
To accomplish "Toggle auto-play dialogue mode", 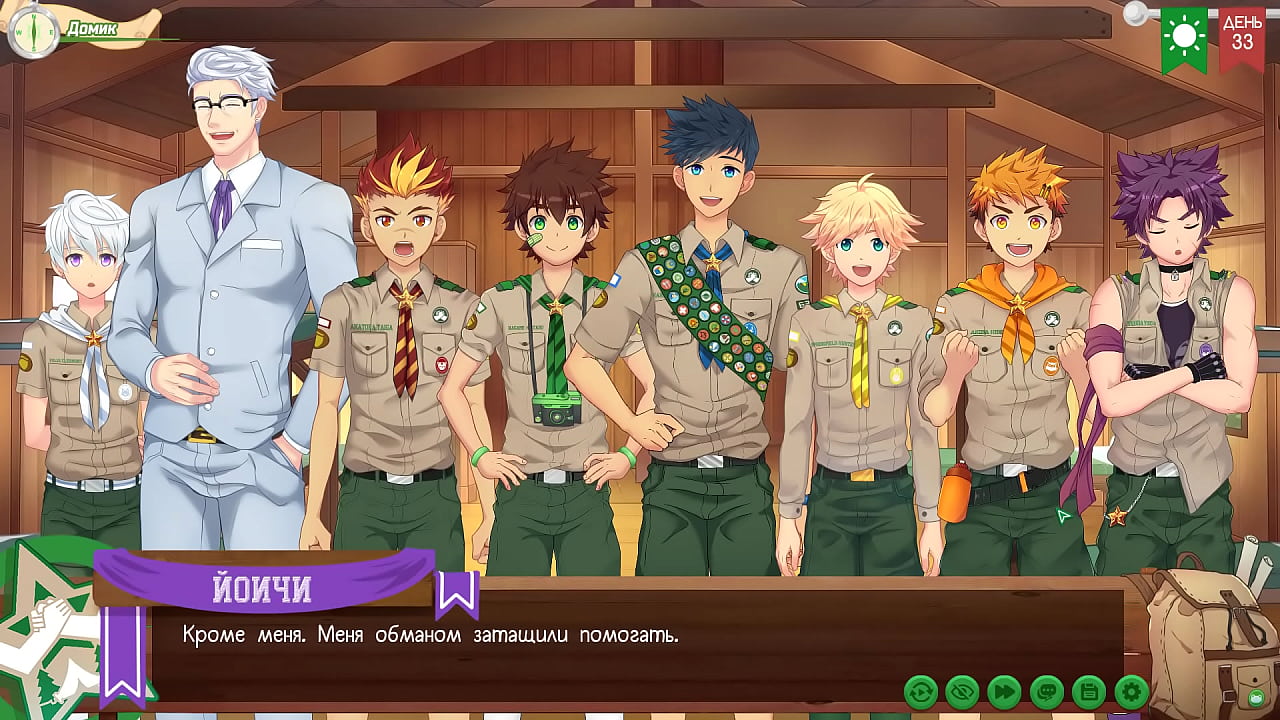I will 920,691.
